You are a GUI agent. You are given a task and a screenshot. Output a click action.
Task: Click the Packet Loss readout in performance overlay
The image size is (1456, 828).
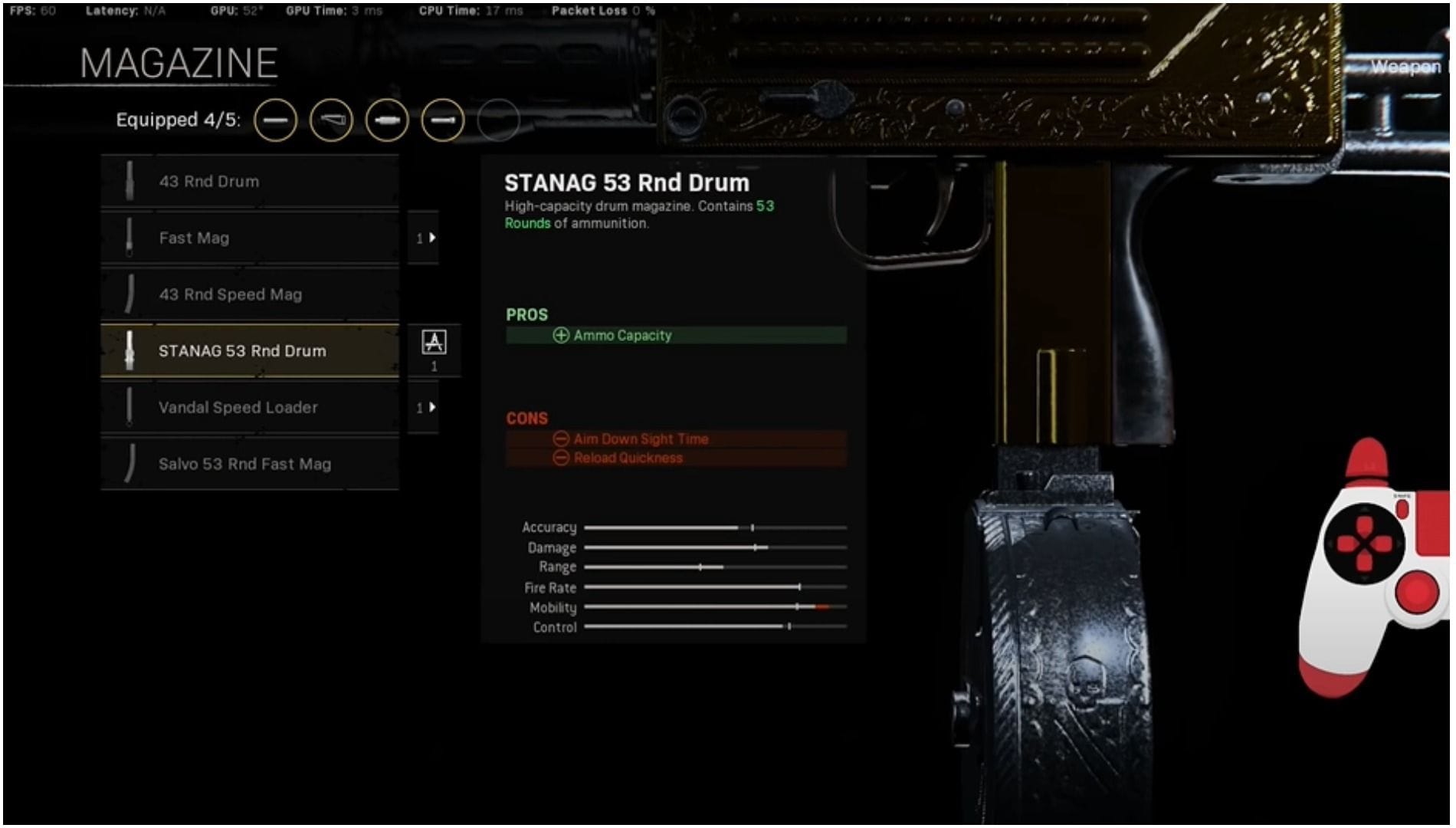(602, 11)
